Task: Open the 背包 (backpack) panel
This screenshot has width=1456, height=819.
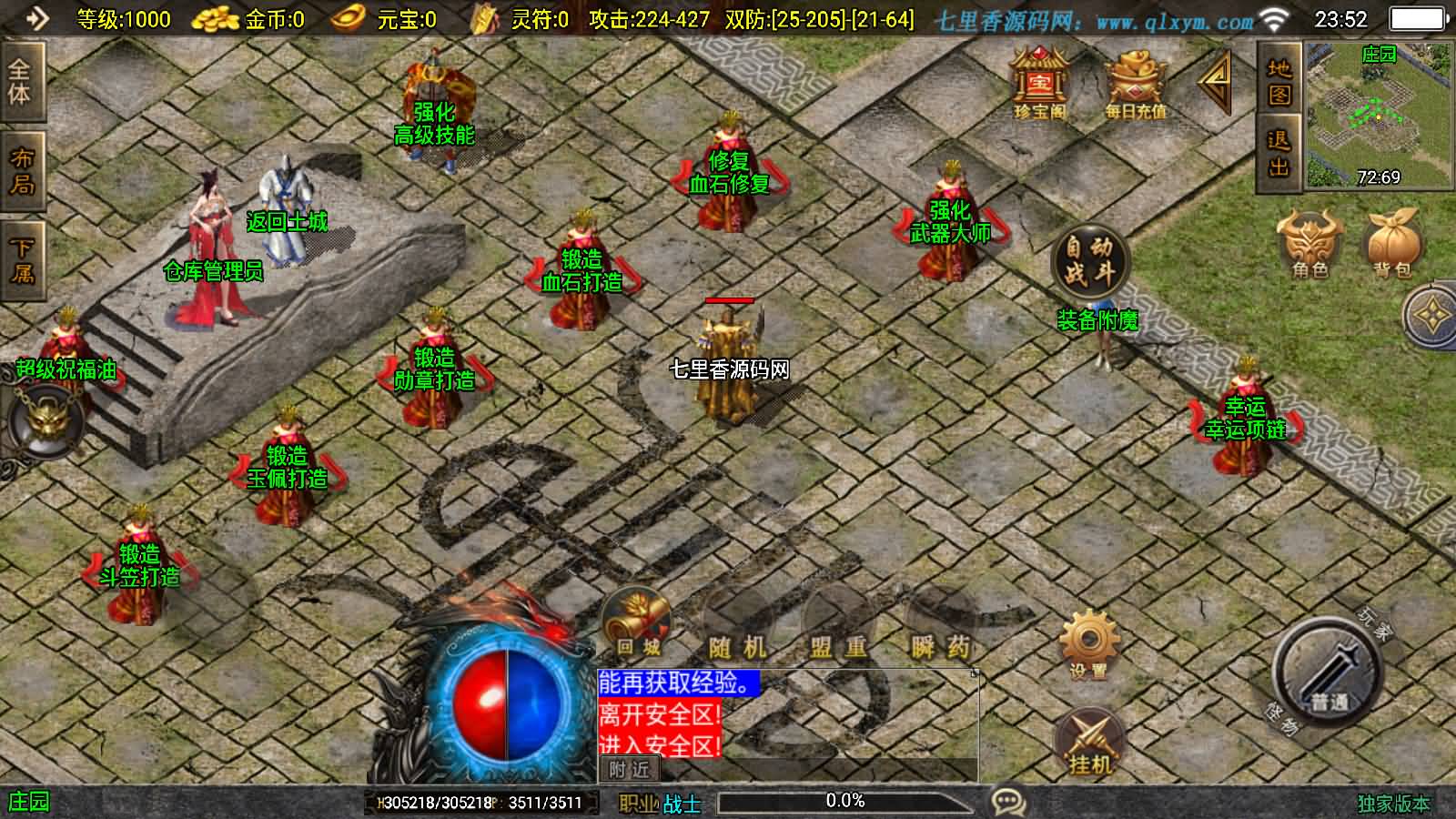Action: pos(1390,246)
